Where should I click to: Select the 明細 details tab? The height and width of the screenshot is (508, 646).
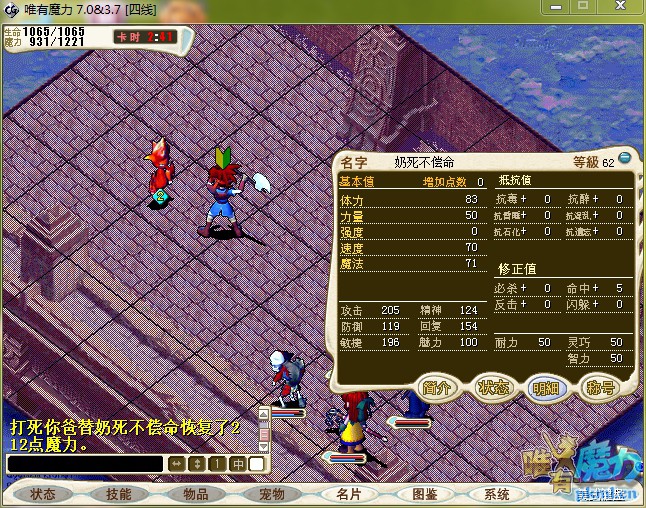(547, 387)
